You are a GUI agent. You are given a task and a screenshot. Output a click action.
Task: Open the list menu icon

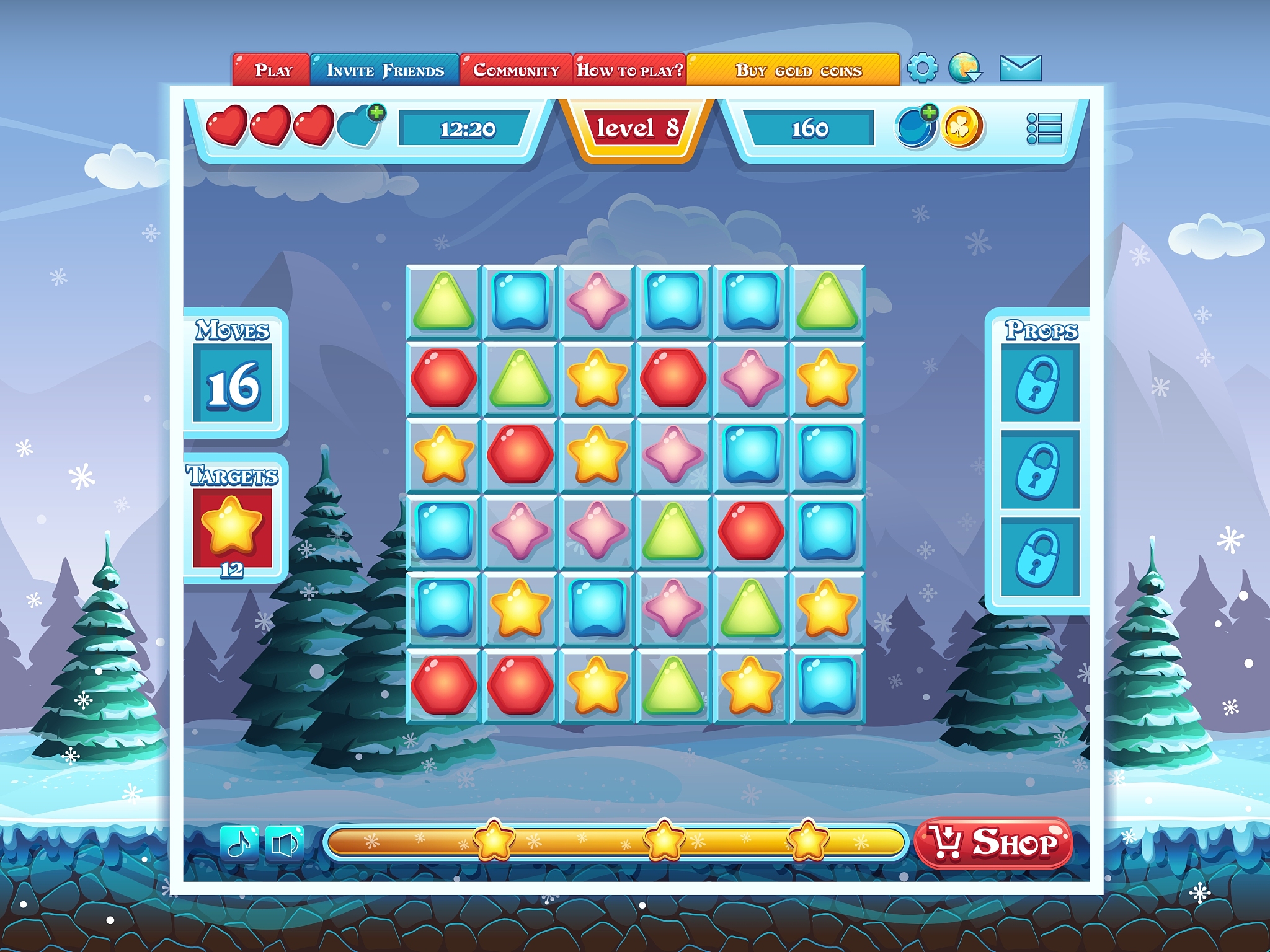[1044, 128]
